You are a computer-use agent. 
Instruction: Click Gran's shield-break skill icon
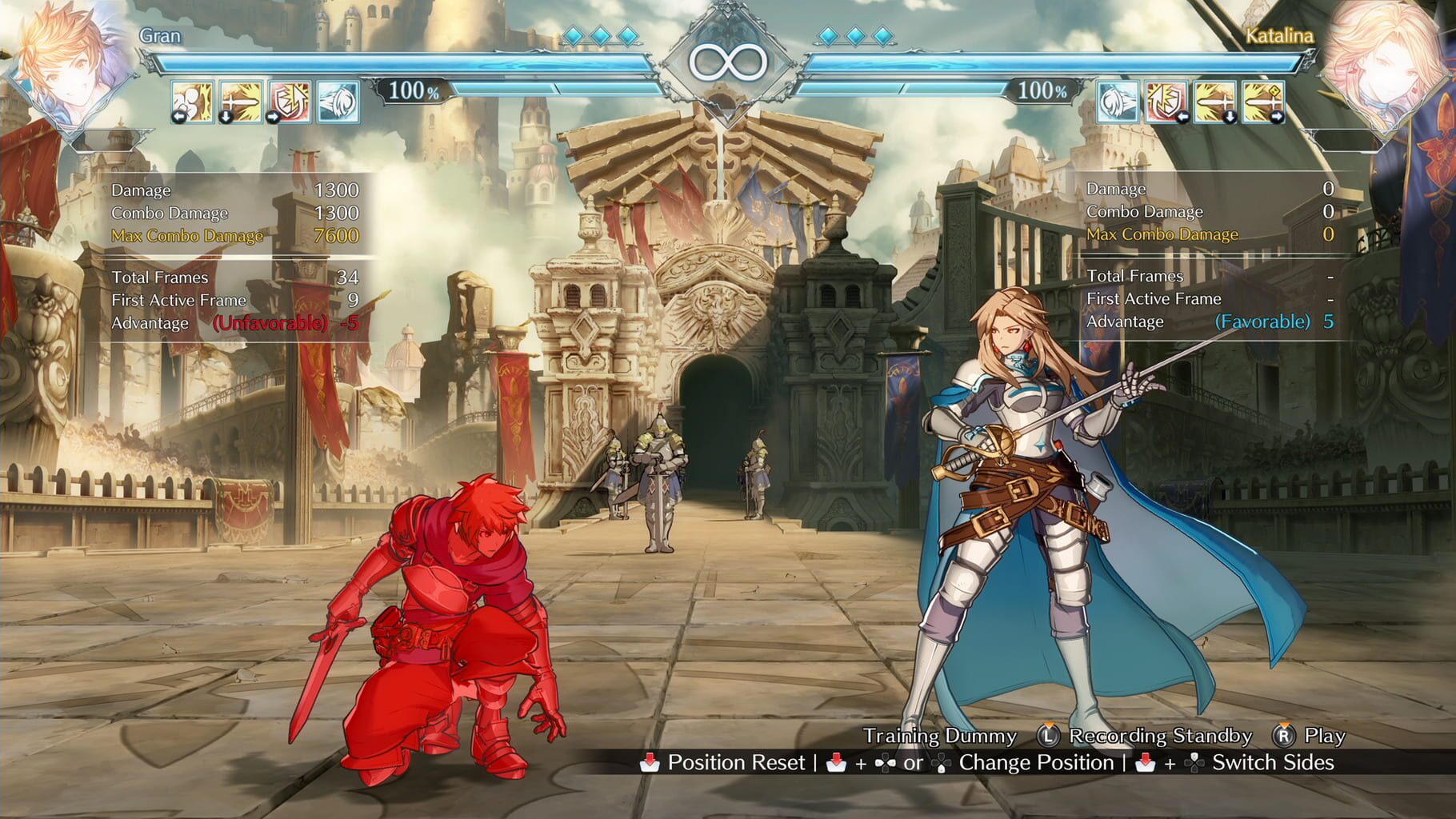286,102
